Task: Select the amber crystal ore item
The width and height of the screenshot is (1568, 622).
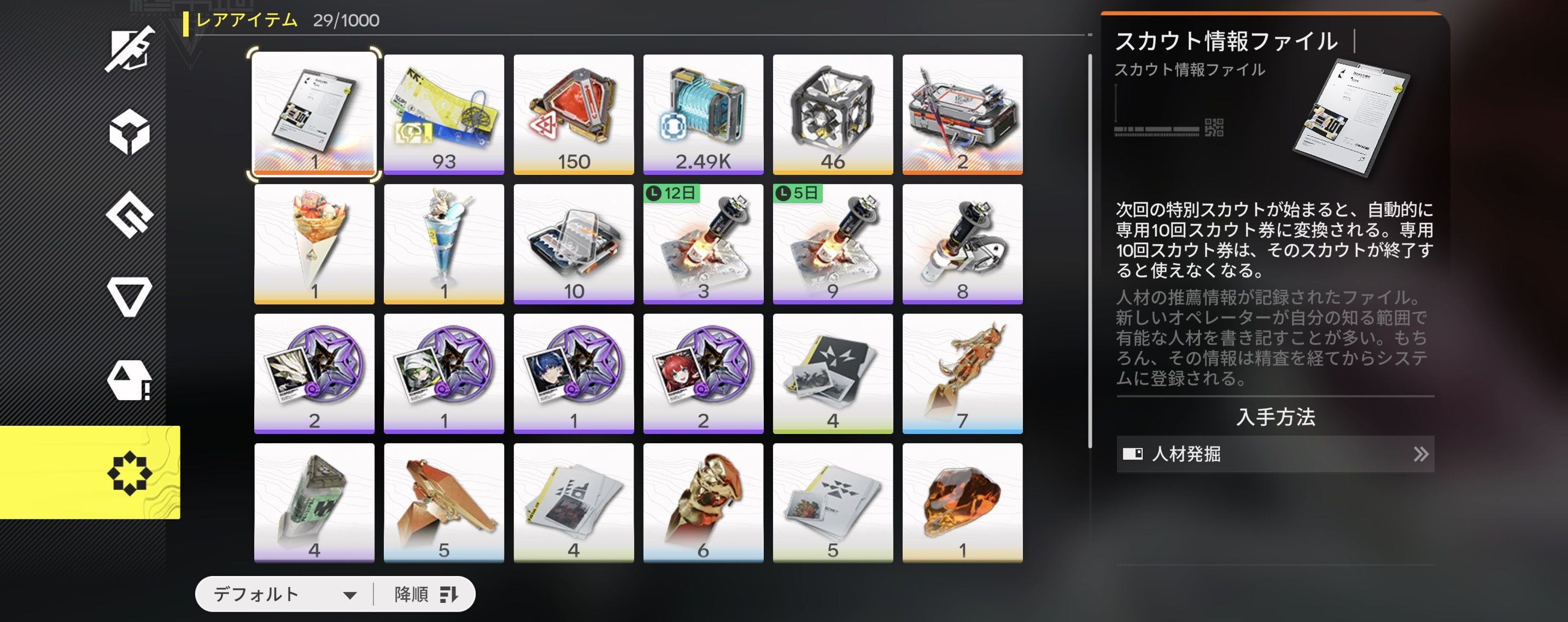Action: coord(962,503)
